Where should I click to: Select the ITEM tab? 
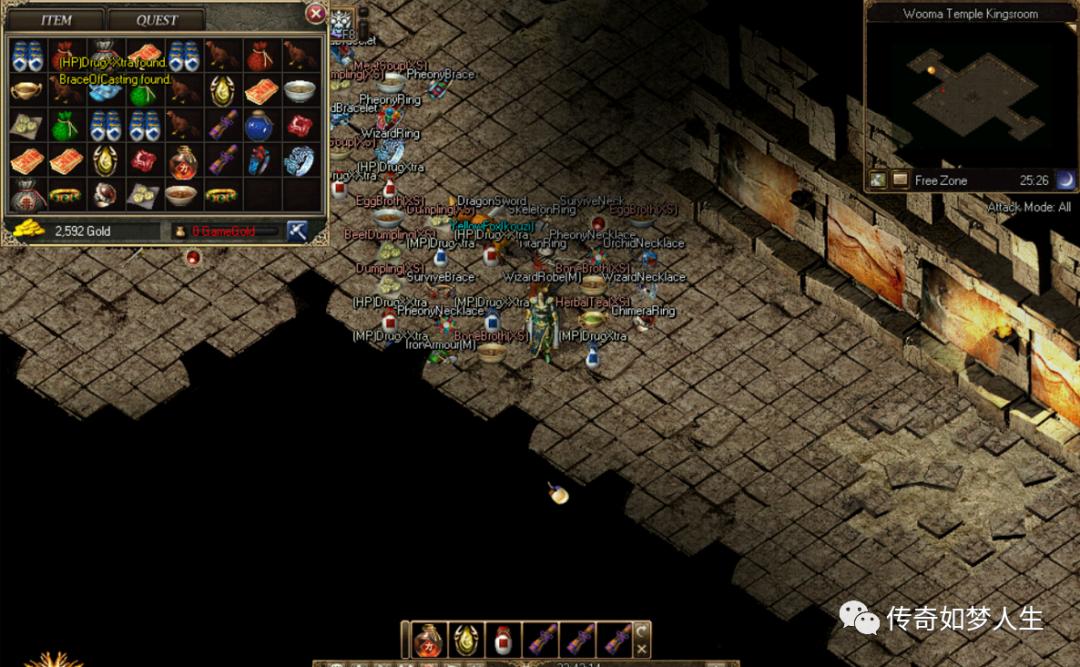pos(56,19)
